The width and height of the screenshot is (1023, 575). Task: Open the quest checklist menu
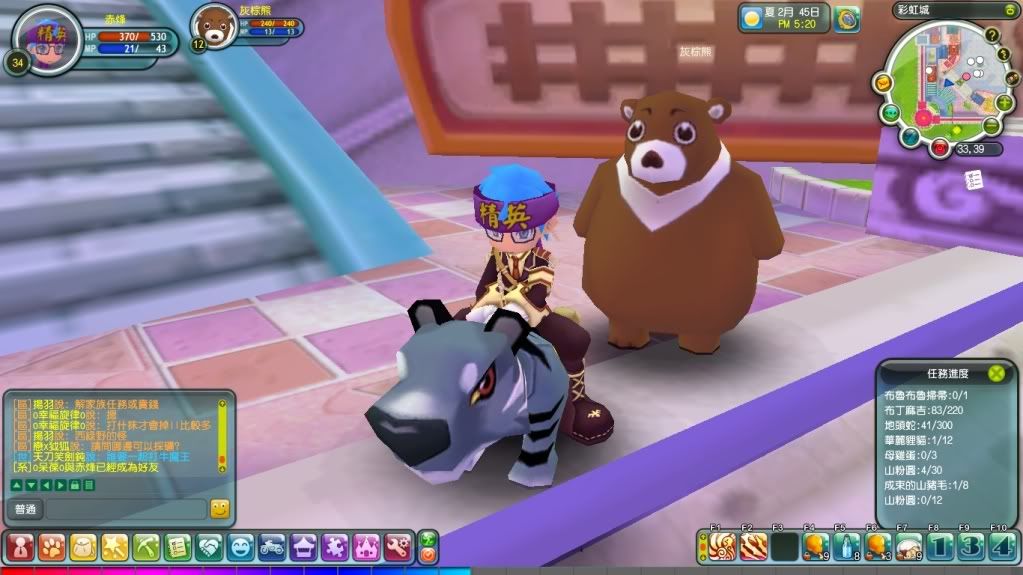[178, 546]
